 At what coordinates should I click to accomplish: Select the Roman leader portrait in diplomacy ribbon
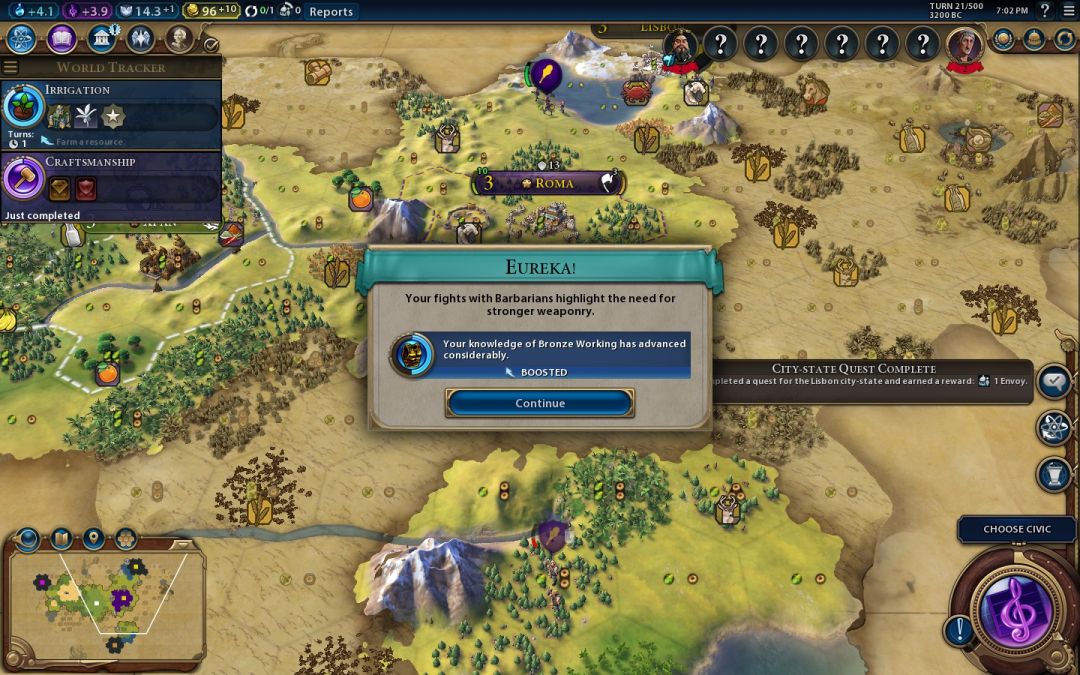click(x=964, y=45)
